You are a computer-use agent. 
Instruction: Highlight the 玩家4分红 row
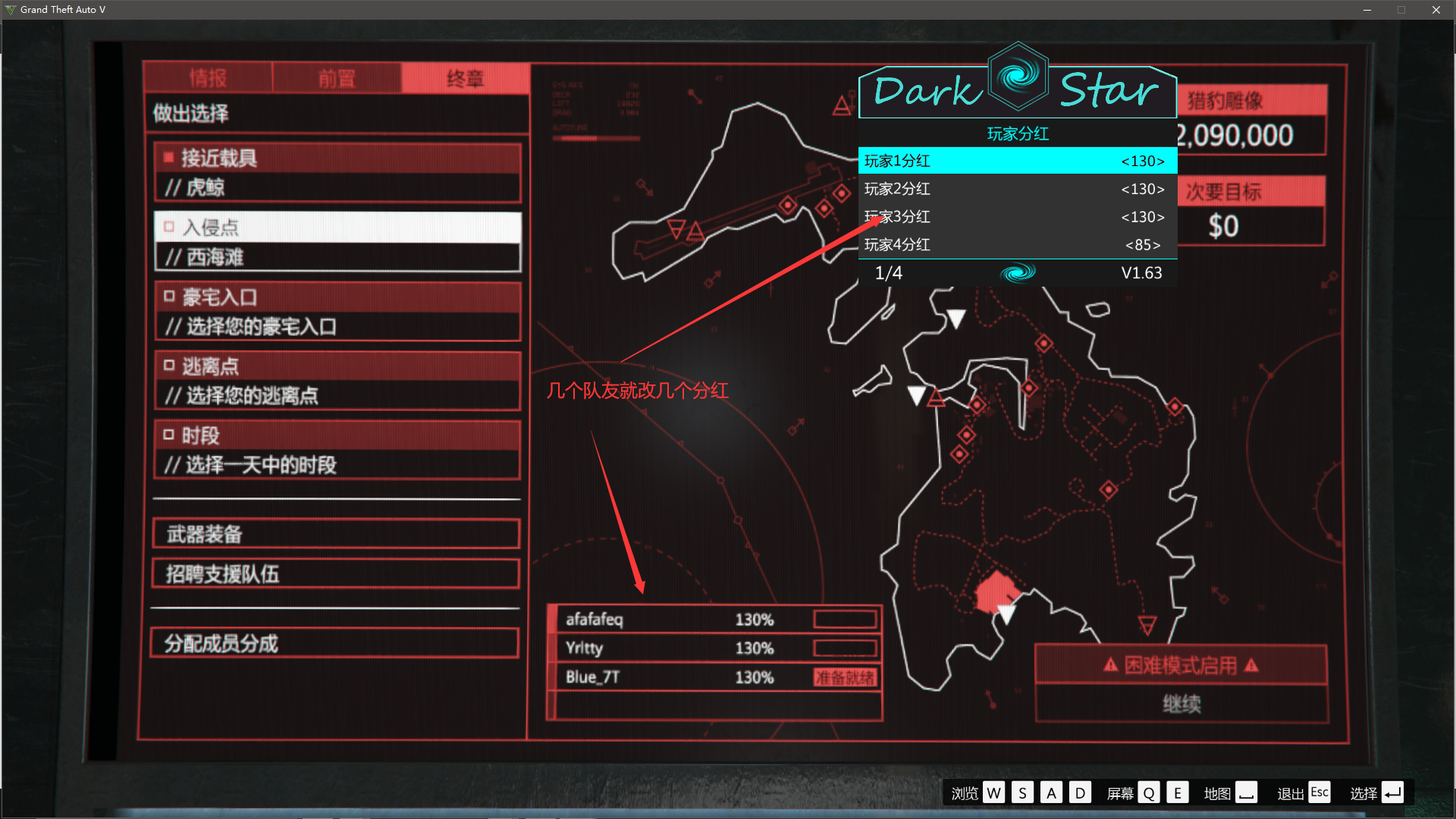[1017, 245]
